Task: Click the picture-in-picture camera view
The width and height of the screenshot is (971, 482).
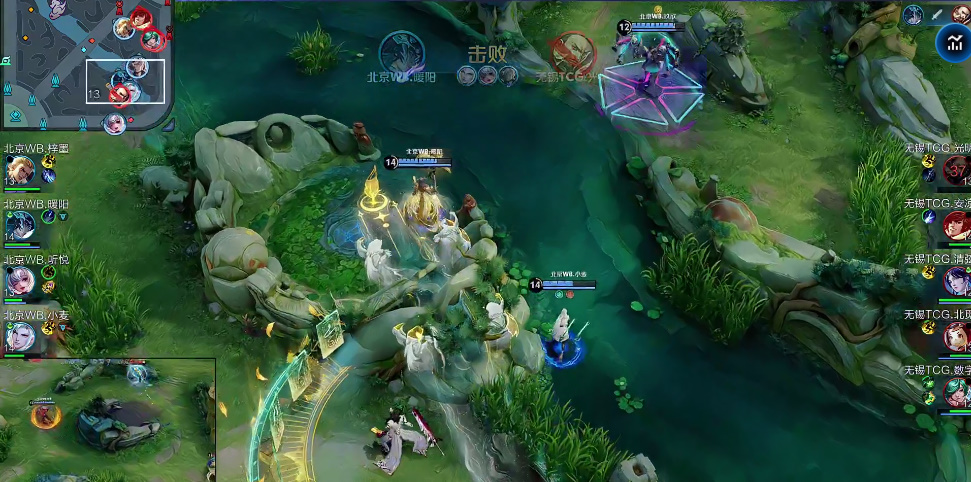Action: (x=107, y=420)
